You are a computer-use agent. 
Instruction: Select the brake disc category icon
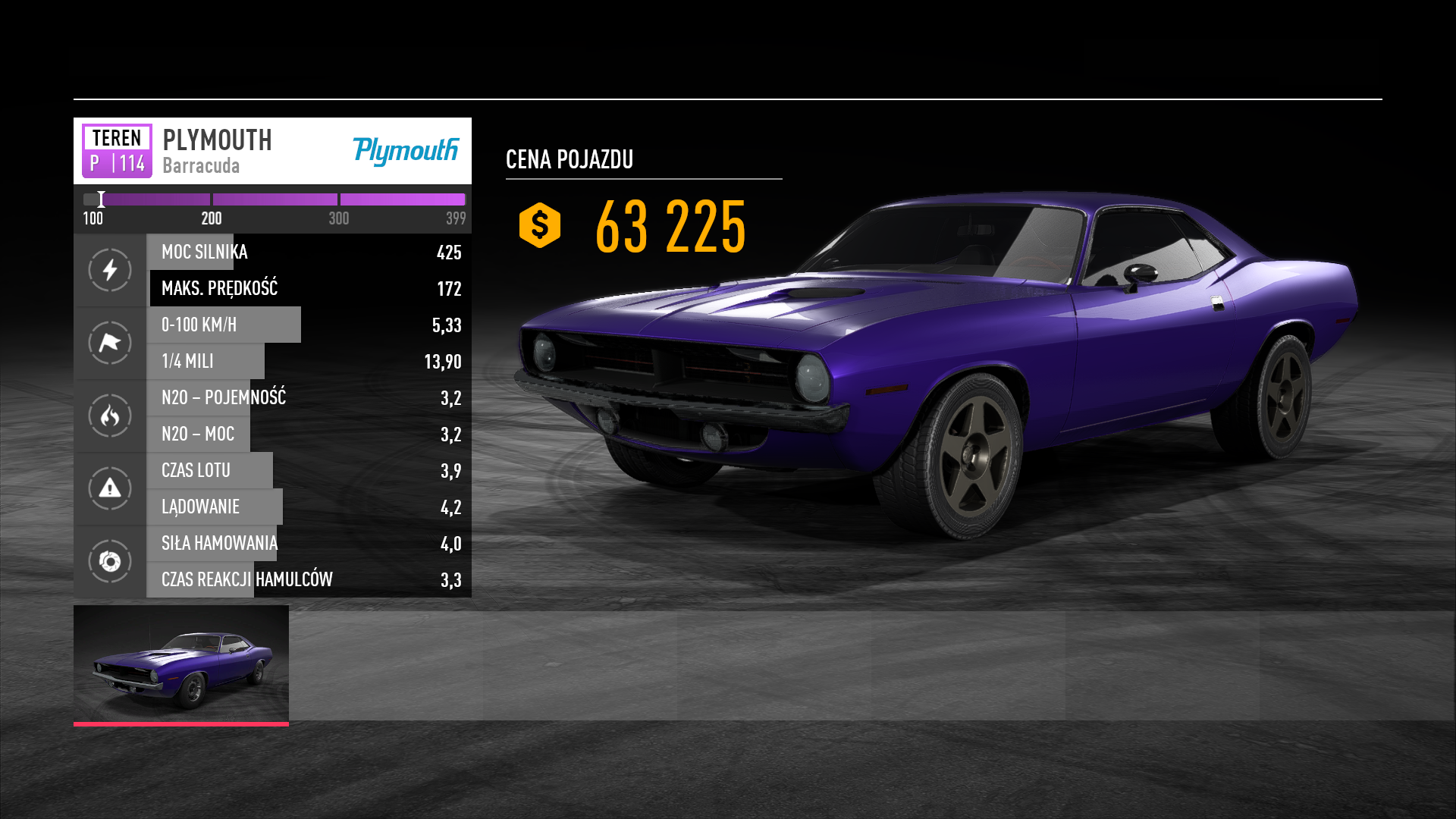(x=110, y=561)
